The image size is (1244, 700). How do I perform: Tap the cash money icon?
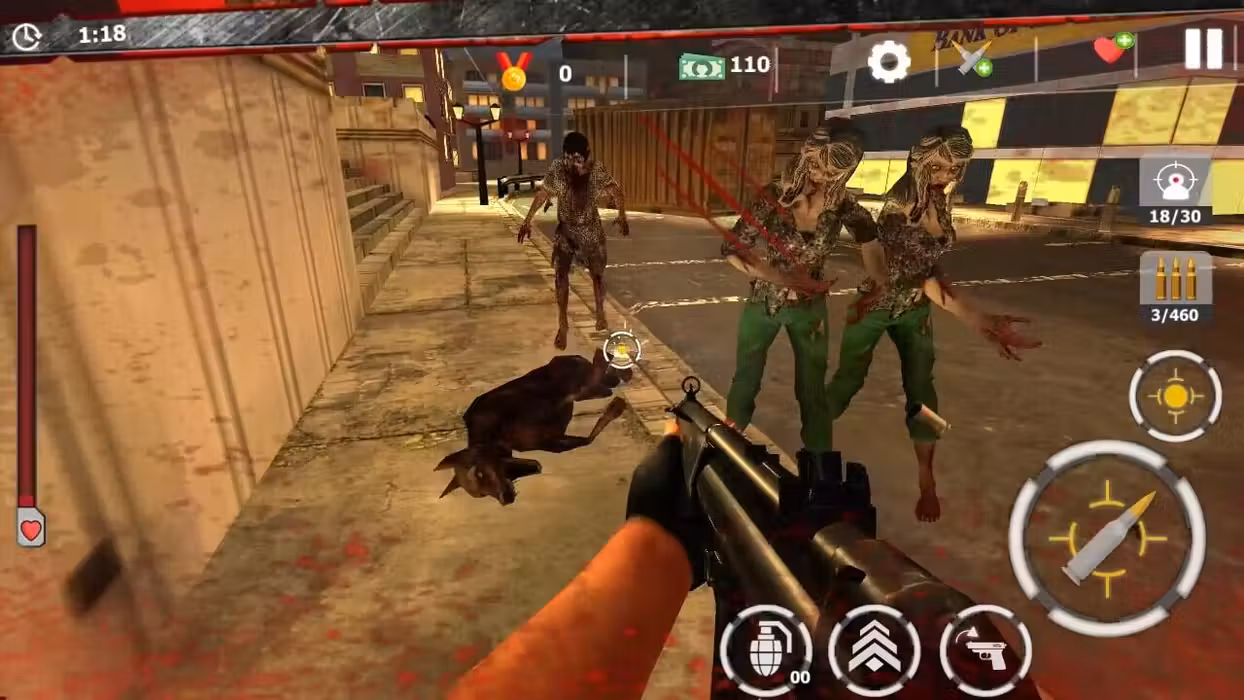(702, 67)
